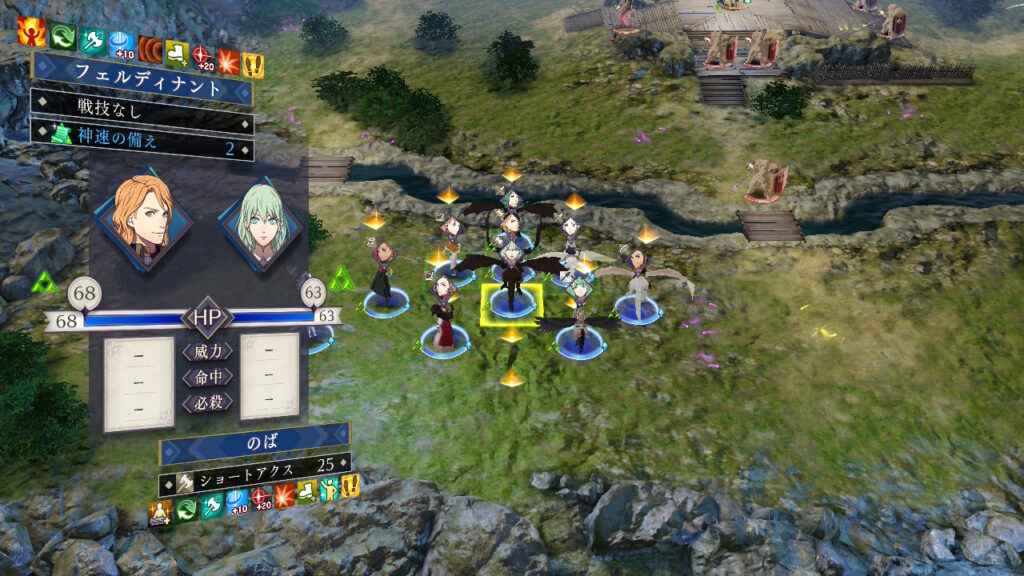Select the raised-arm figure skill icon
The image size is (1024, 576).
point(330,490)
